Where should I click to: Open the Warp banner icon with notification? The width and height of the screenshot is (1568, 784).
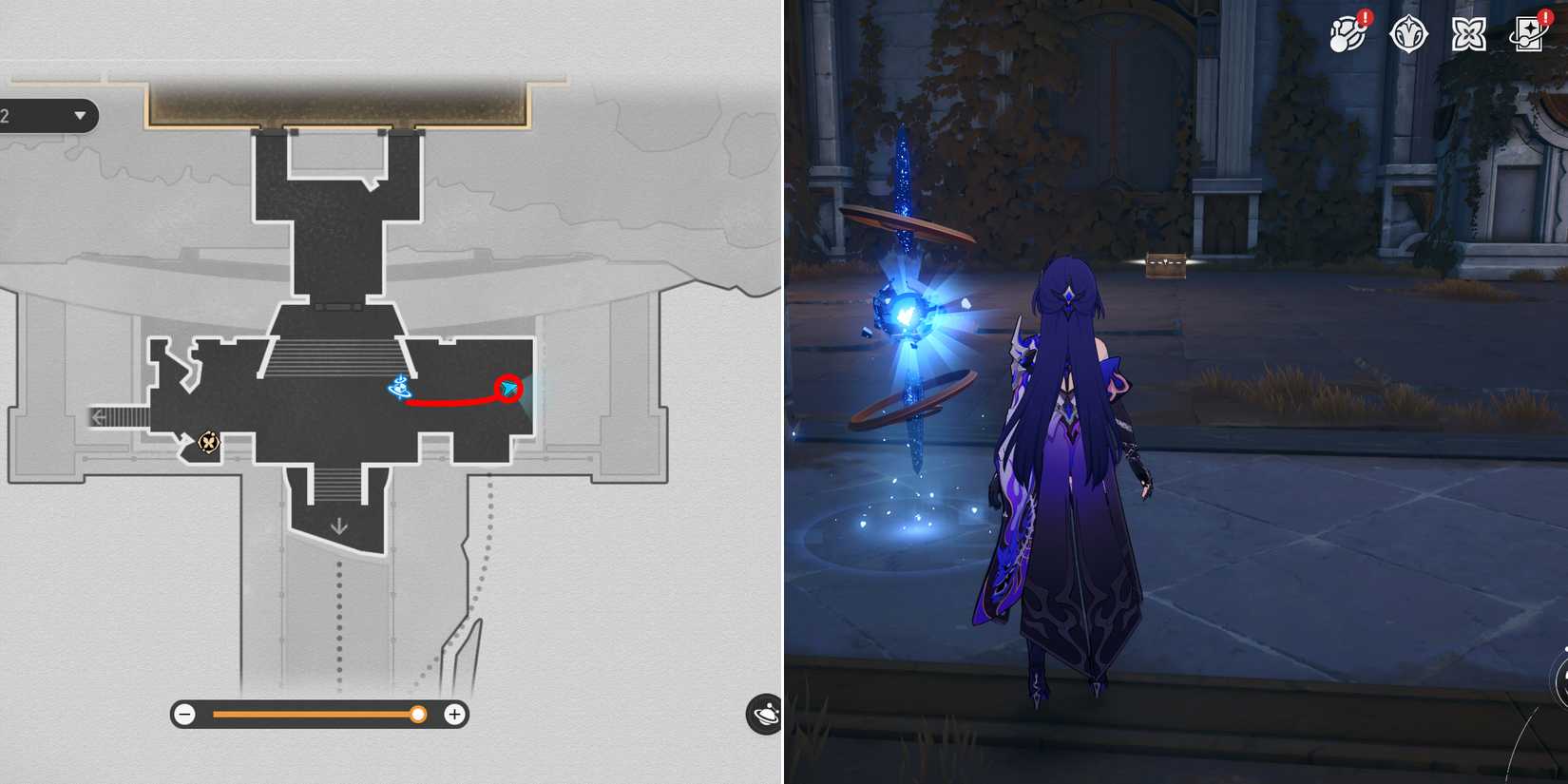[1528, 35]
